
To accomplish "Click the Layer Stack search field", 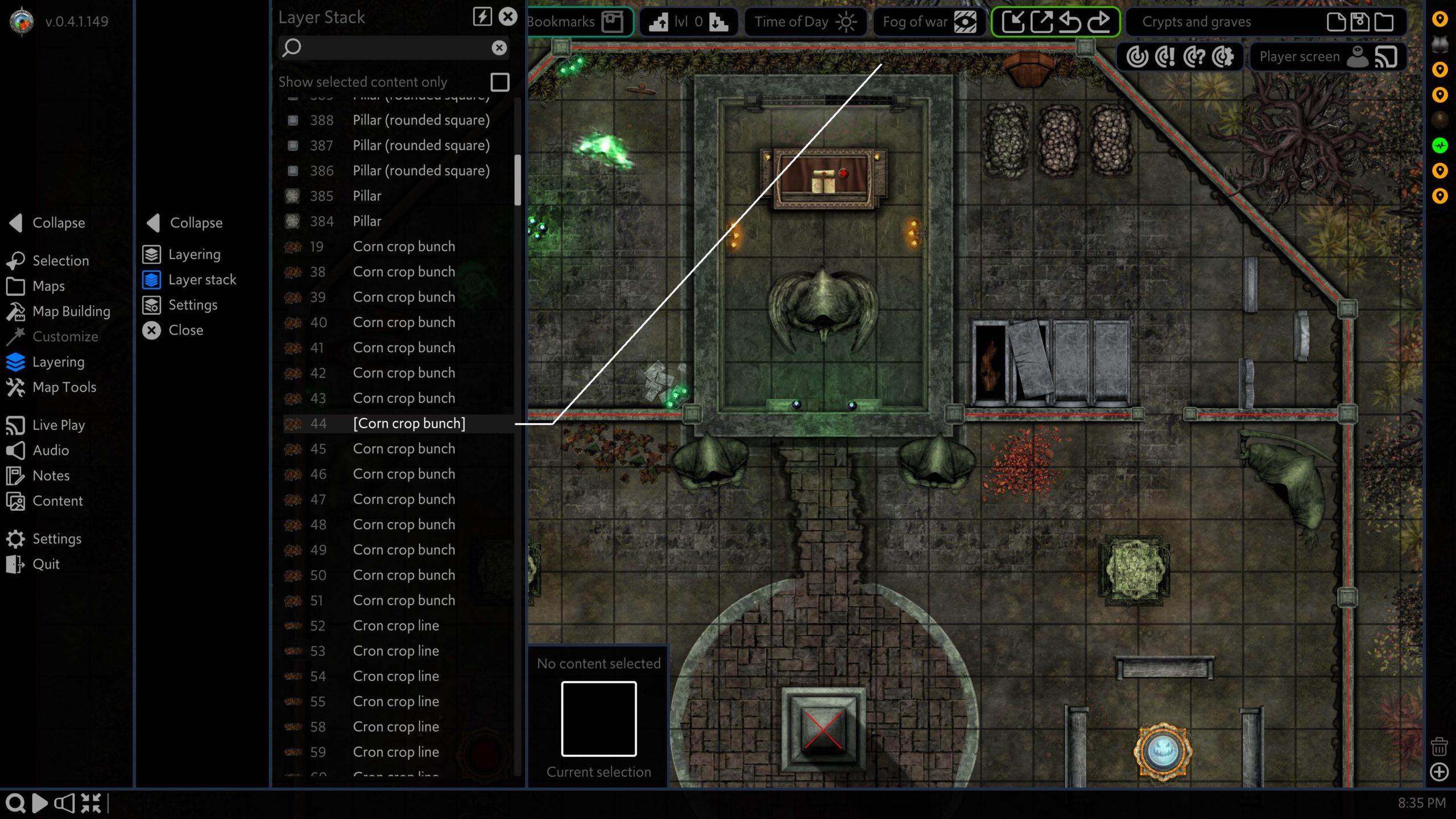I will coord(392,48).
